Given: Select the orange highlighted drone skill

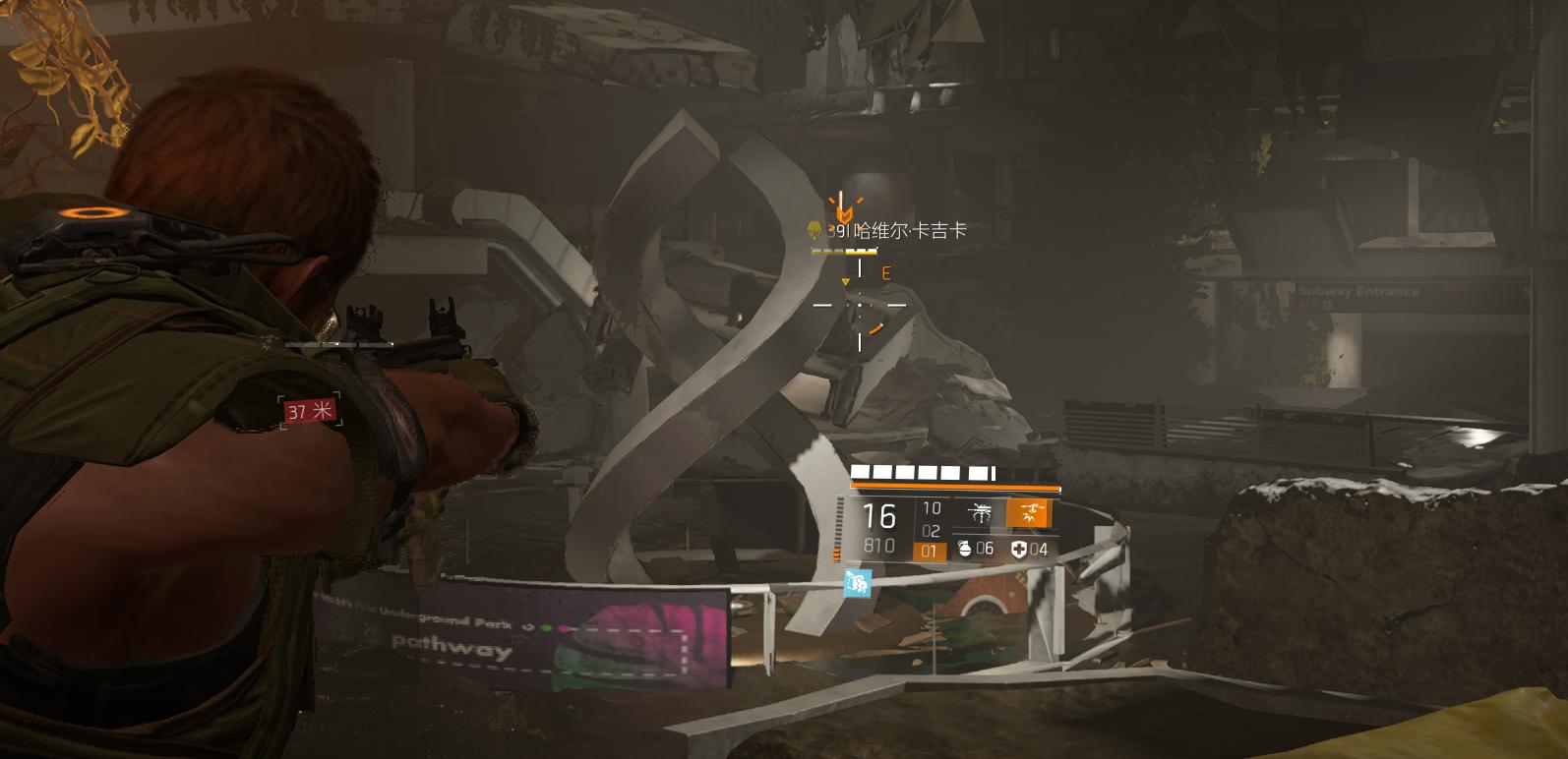Looking at the screenshot, I should 1031,513.
